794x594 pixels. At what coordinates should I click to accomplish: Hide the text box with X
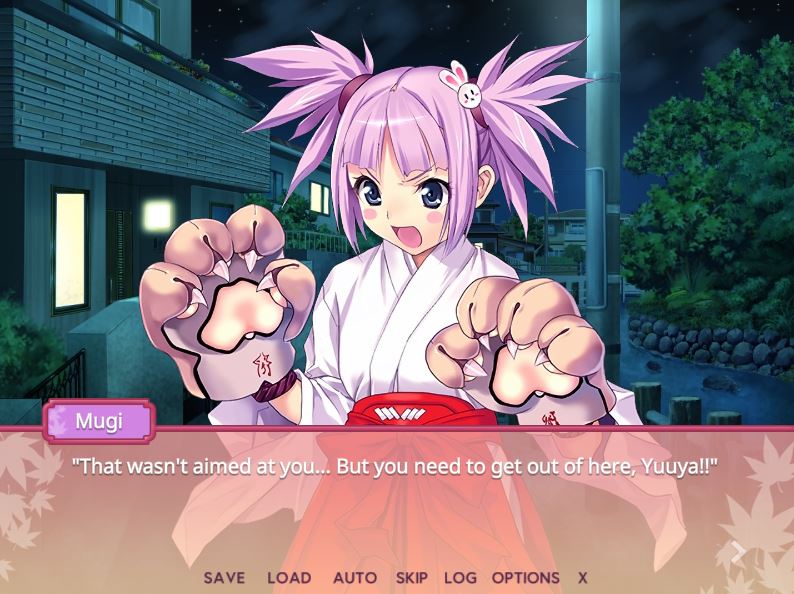click(x=582, y=578)
